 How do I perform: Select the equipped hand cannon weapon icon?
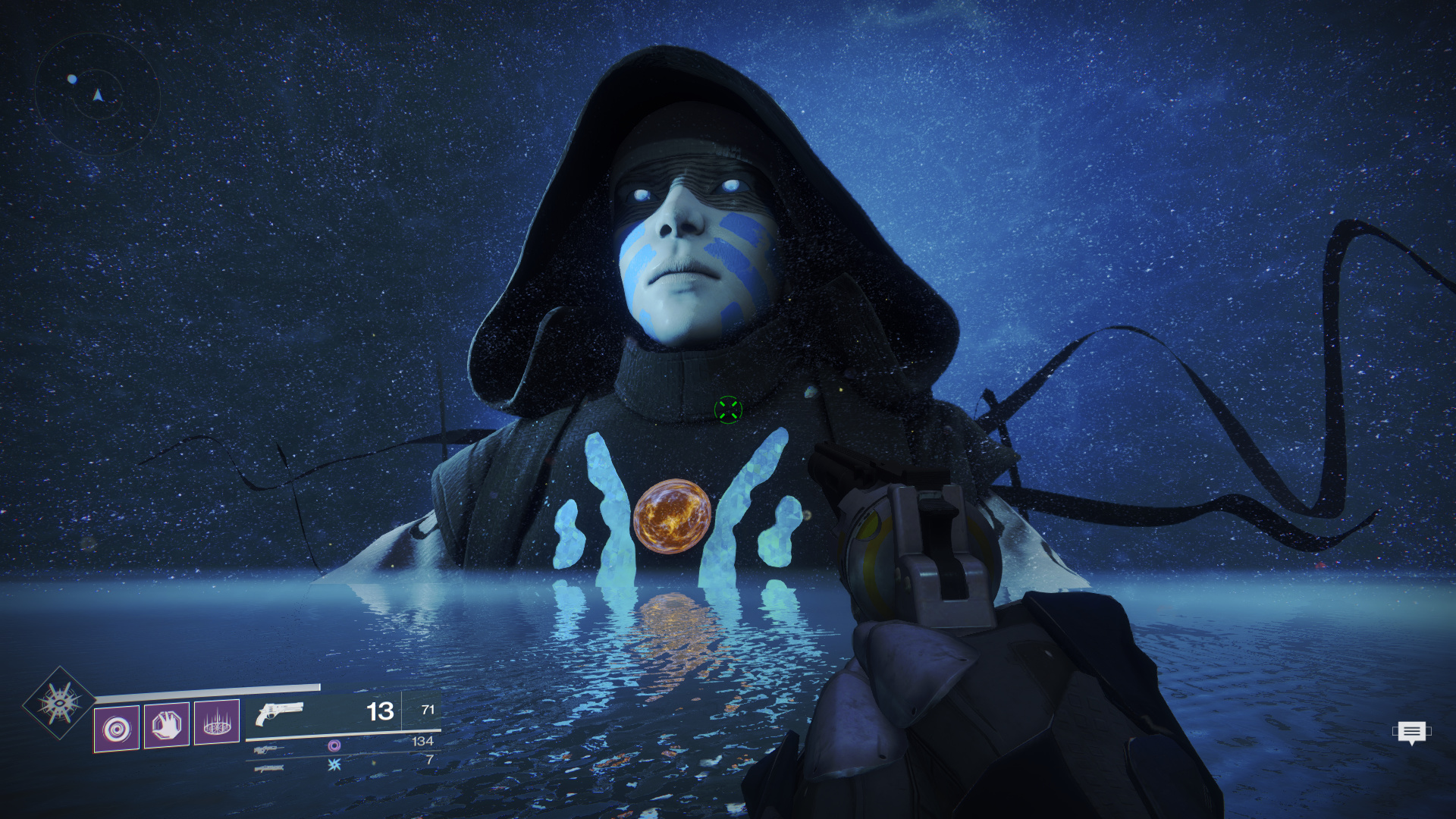[279, 713]
